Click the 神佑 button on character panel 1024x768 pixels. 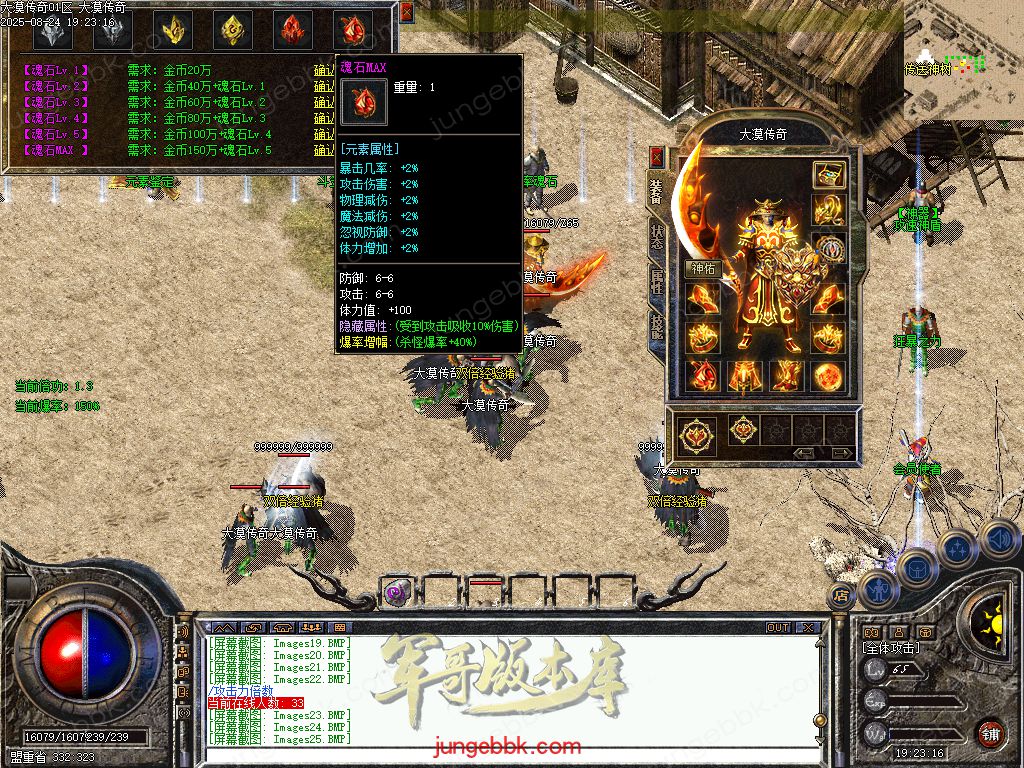(702, 268)
